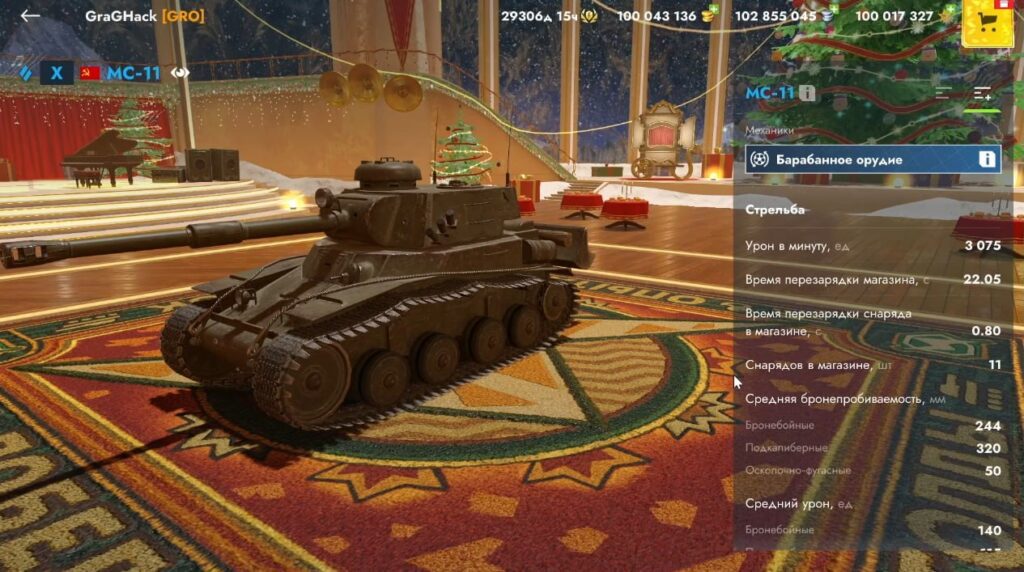Select the Барабанное орудие mechanic banner

[x=860, y=159]
